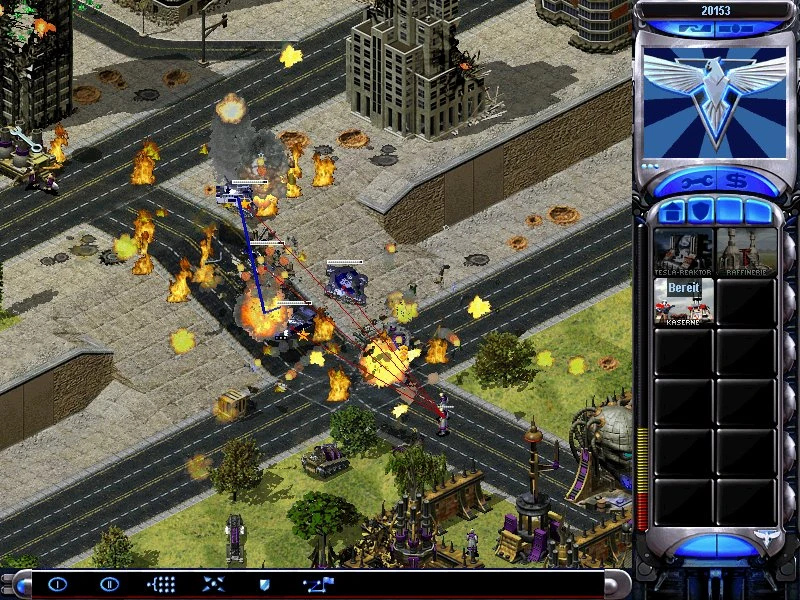Queue a Raffinerie for construction
The height and width of the screenshot is (600, 800).
coord(746,252)
